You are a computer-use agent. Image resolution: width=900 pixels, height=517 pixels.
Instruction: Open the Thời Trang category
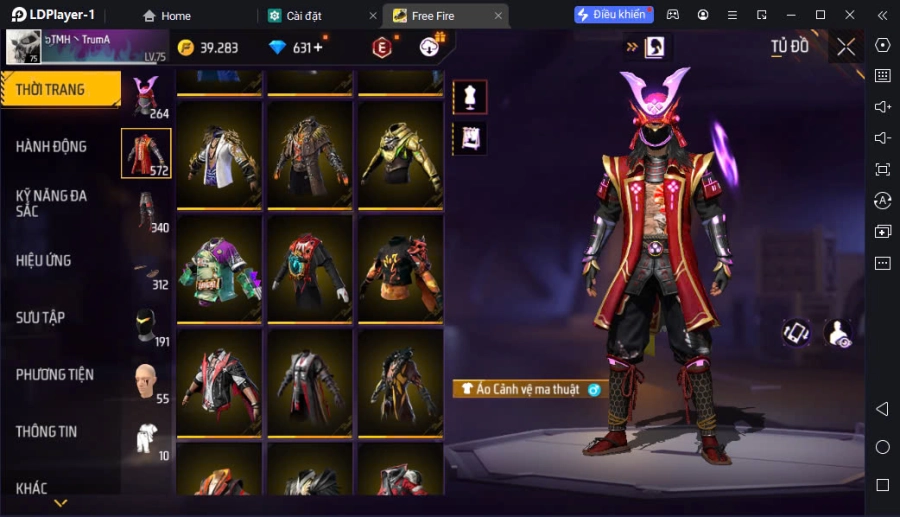click(x=60, y=90)
